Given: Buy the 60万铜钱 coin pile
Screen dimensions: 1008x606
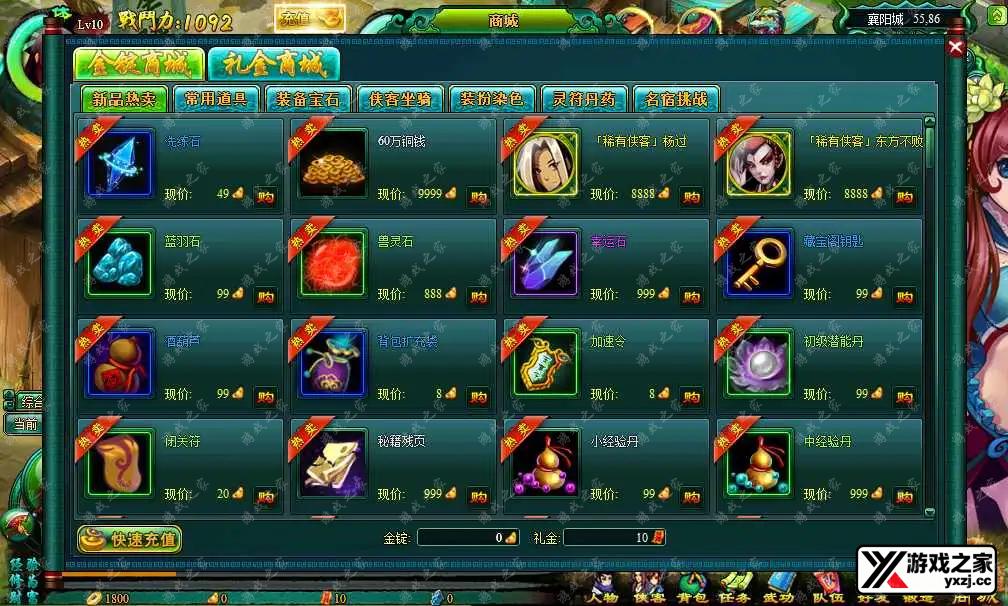Looking at the screenshot, I should tap(478, 196).
